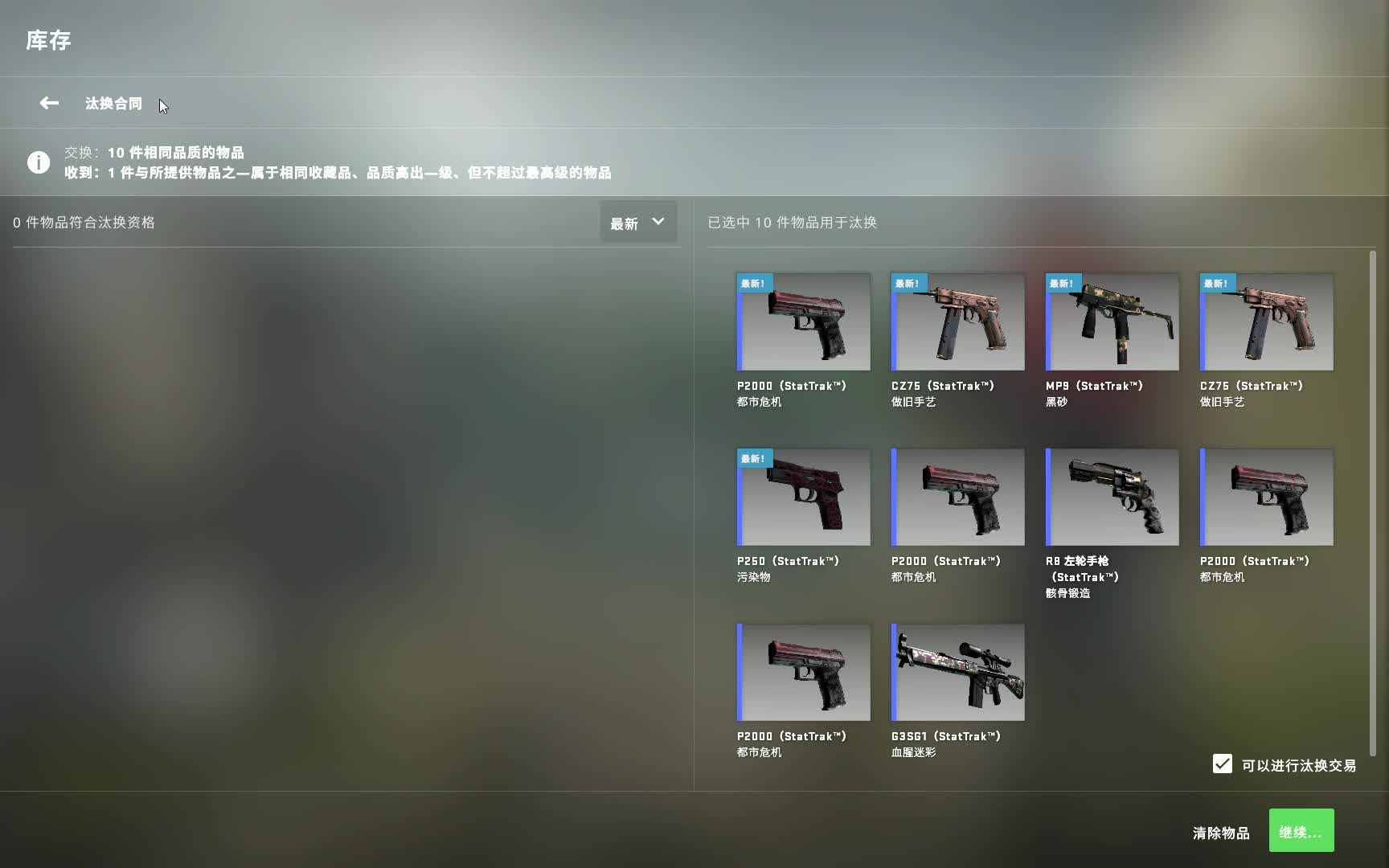The width and height of the screenshot is (1389, 868).
Task: Click the P2000 都市危机 in middle row
Action: click(x=957, y=497)
